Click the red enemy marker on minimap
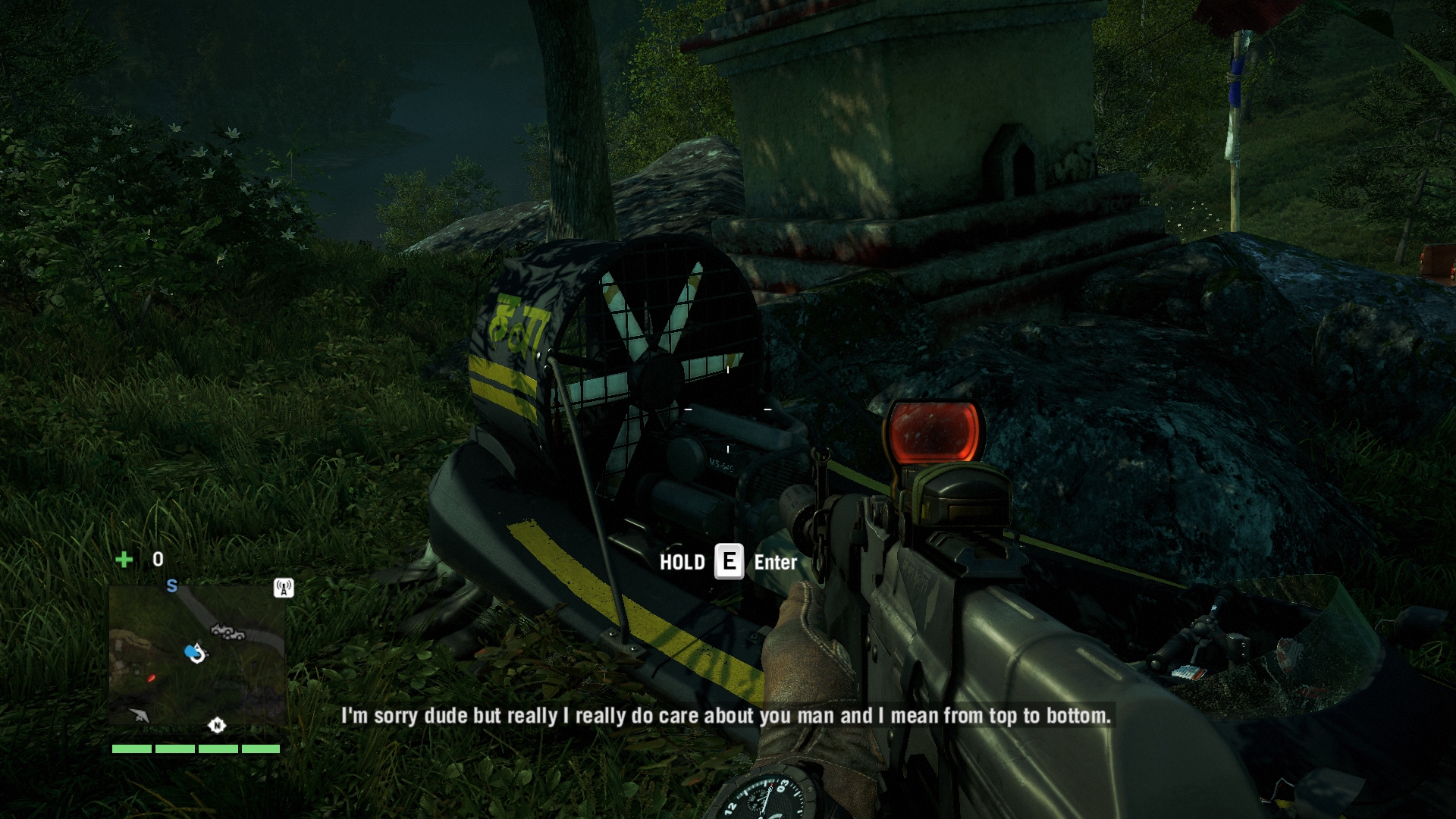Screen dimensions: 1456x819 tap(151, 678)
